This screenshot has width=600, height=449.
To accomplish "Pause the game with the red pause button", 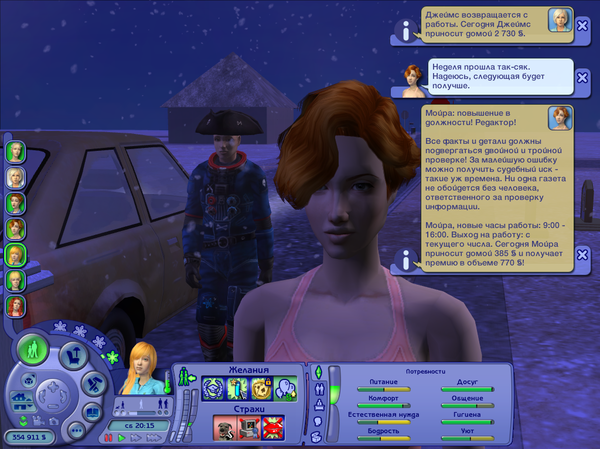I will point(108,437).
